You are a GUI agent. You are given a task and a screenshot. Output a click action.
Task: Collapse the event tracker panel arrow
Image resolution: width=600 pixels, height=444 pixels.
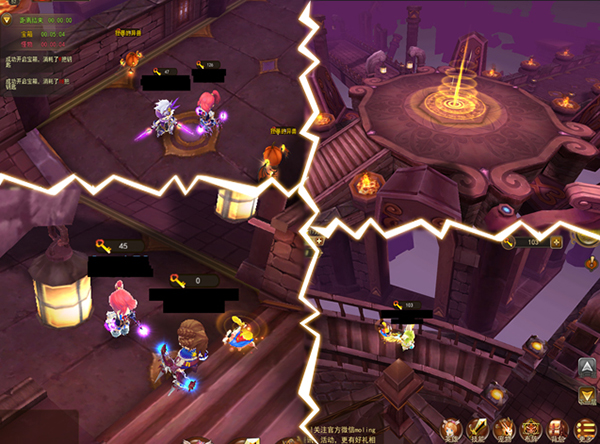pyautogui.click(x=6, y=19)
